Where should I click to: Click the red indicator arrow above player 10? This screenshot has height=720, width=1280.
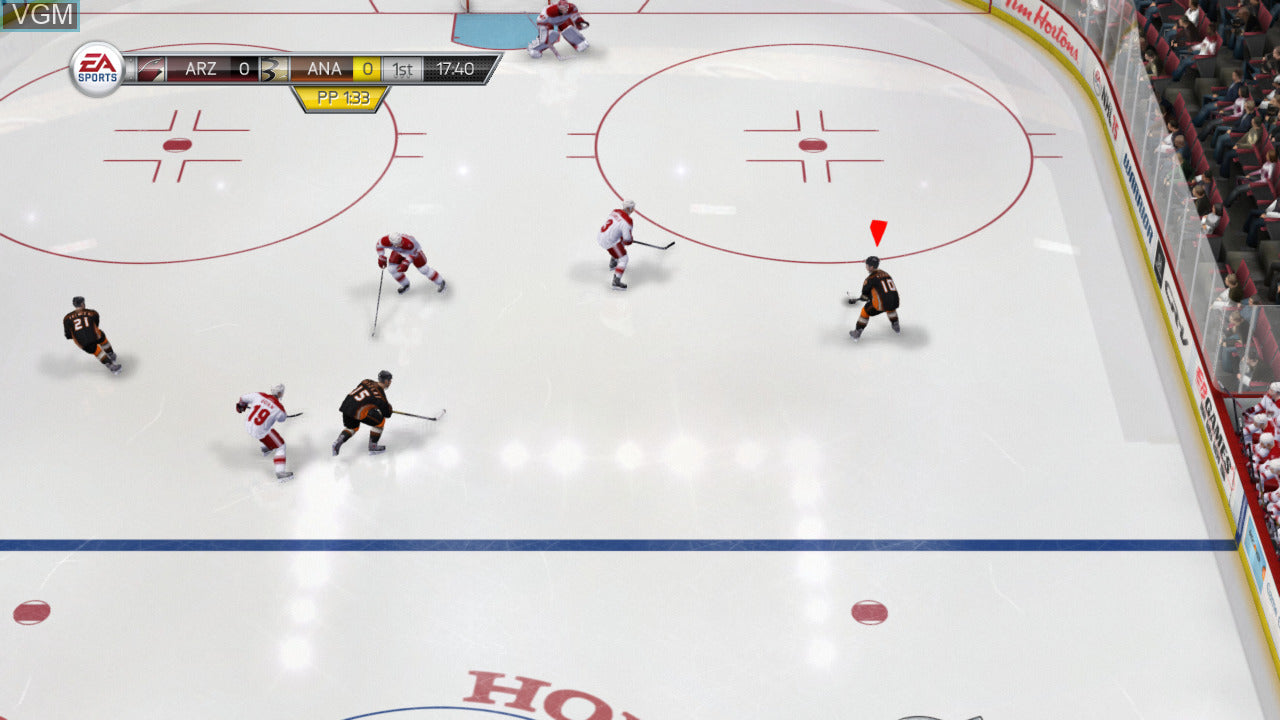877,232
